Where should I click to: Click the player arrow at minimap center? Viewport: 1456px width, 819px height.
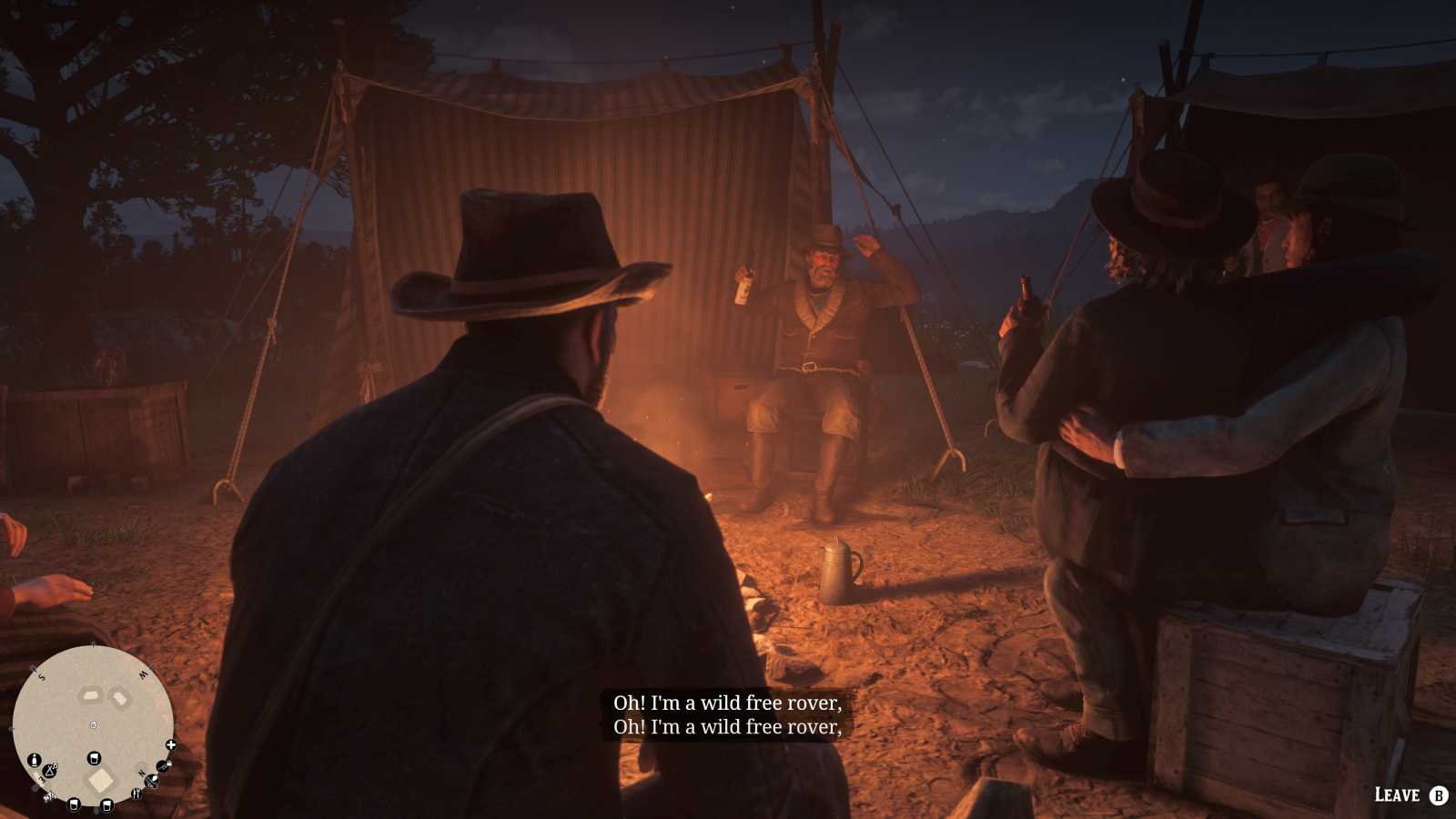pyautogui.click(x=93, y=724)
